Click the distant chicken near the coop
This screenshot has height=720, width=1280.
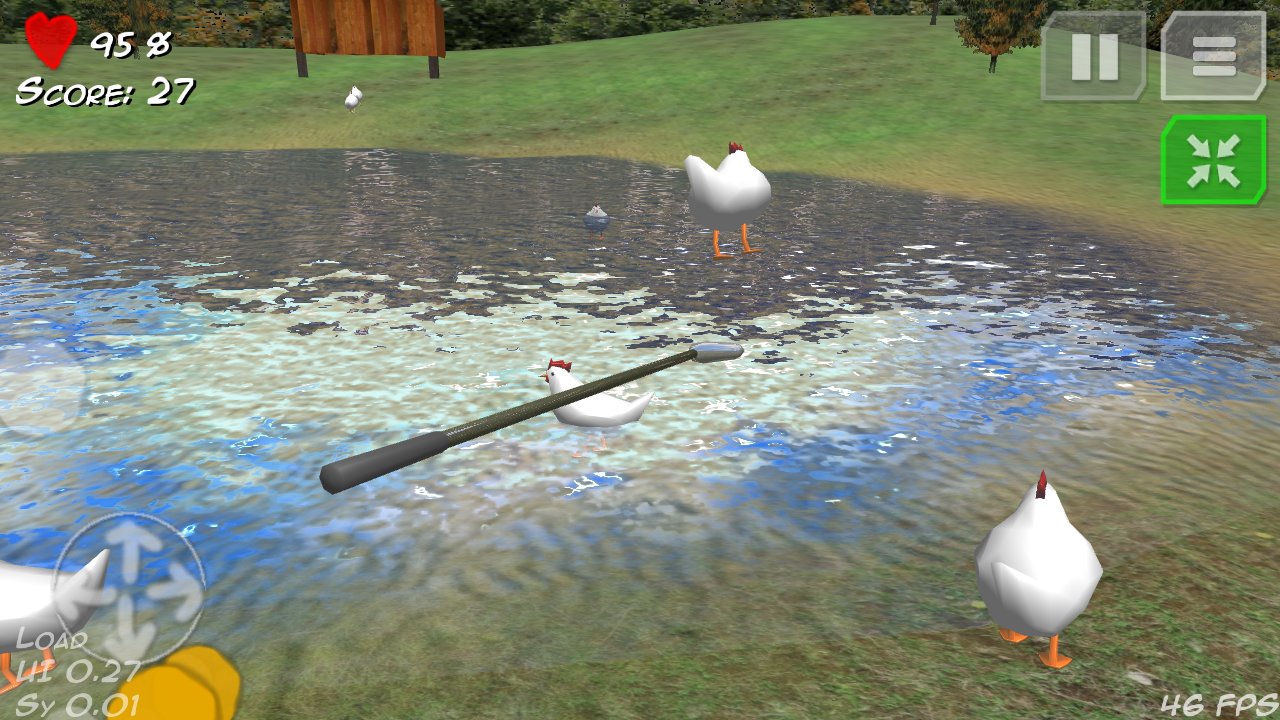(352, 95)
